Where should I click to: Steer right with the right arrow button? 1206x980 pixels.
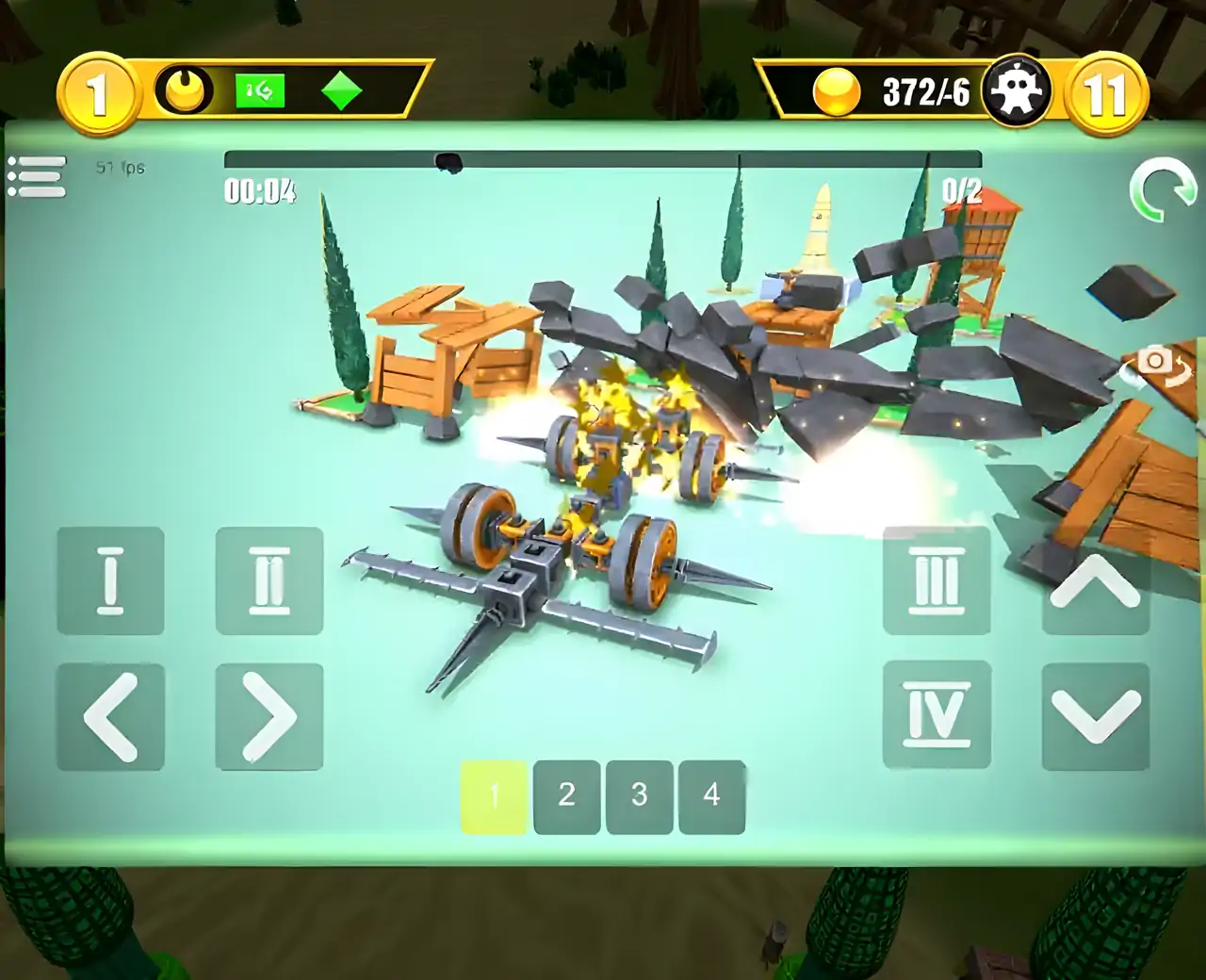(269, 717)
